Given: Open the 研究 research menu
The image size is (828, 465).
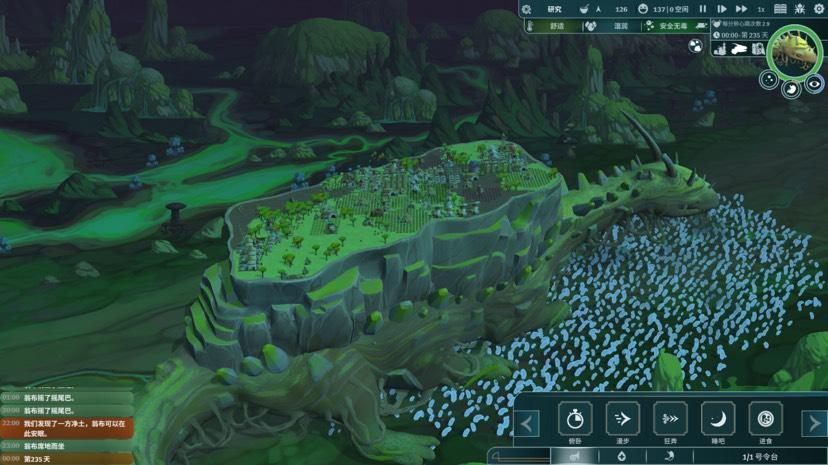Looking at the screenshot, I should pyautogui.click(x=555, y=9).
